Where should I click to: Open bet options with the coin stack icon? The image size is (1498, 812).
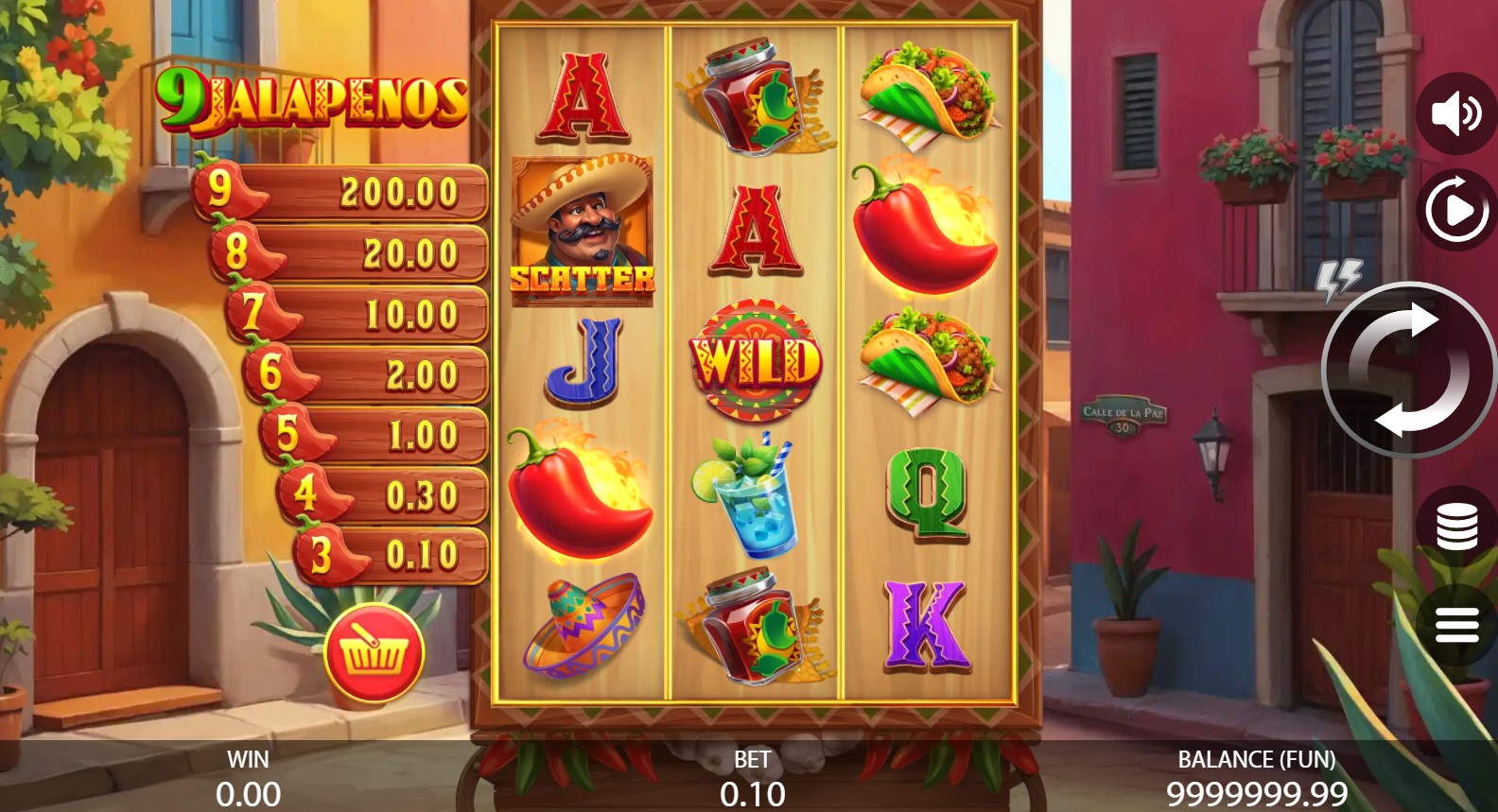coord(1455,527)
